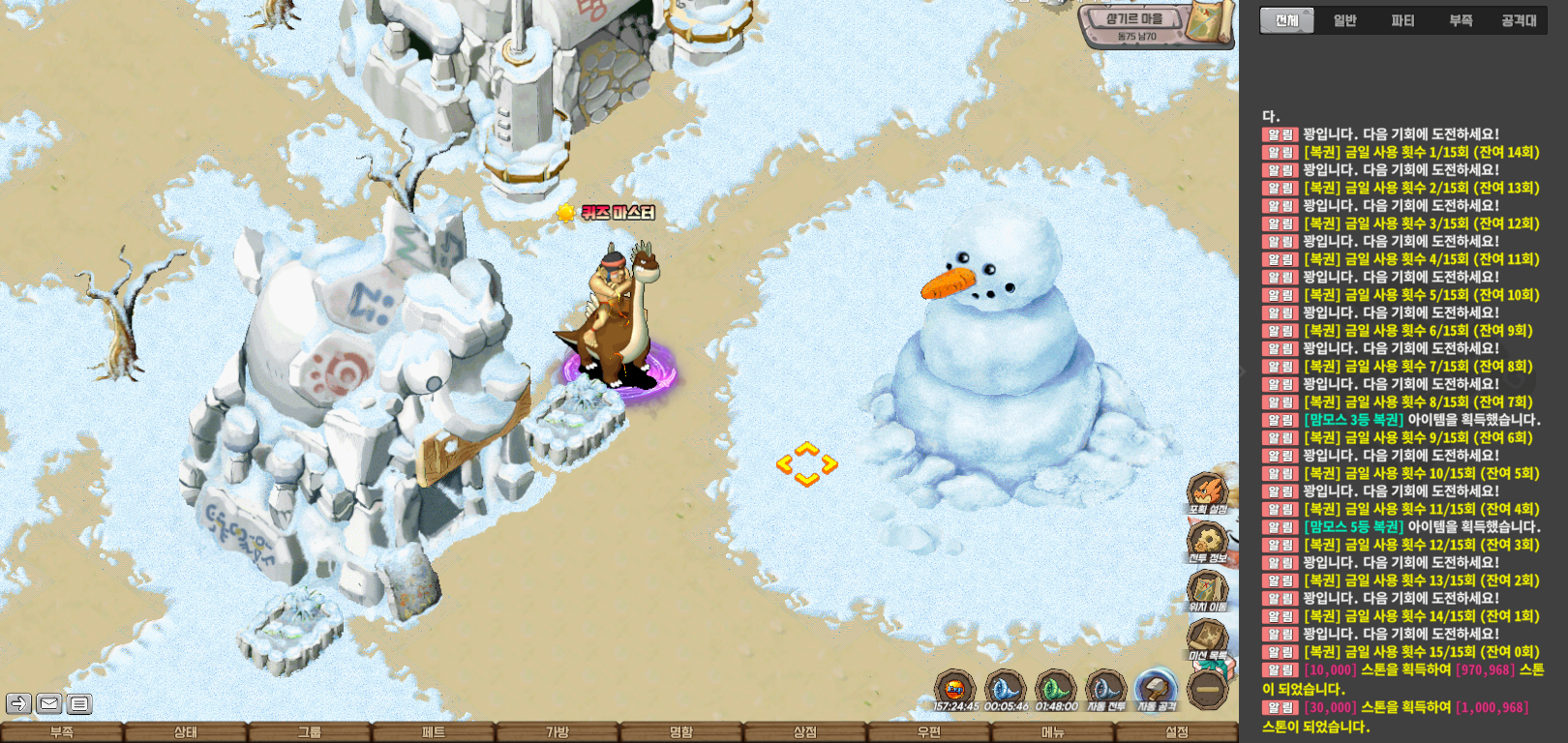Viewport: 1568px width, 743px height.
Task: Open the 설정 settings
Action: pos(1177,732)
